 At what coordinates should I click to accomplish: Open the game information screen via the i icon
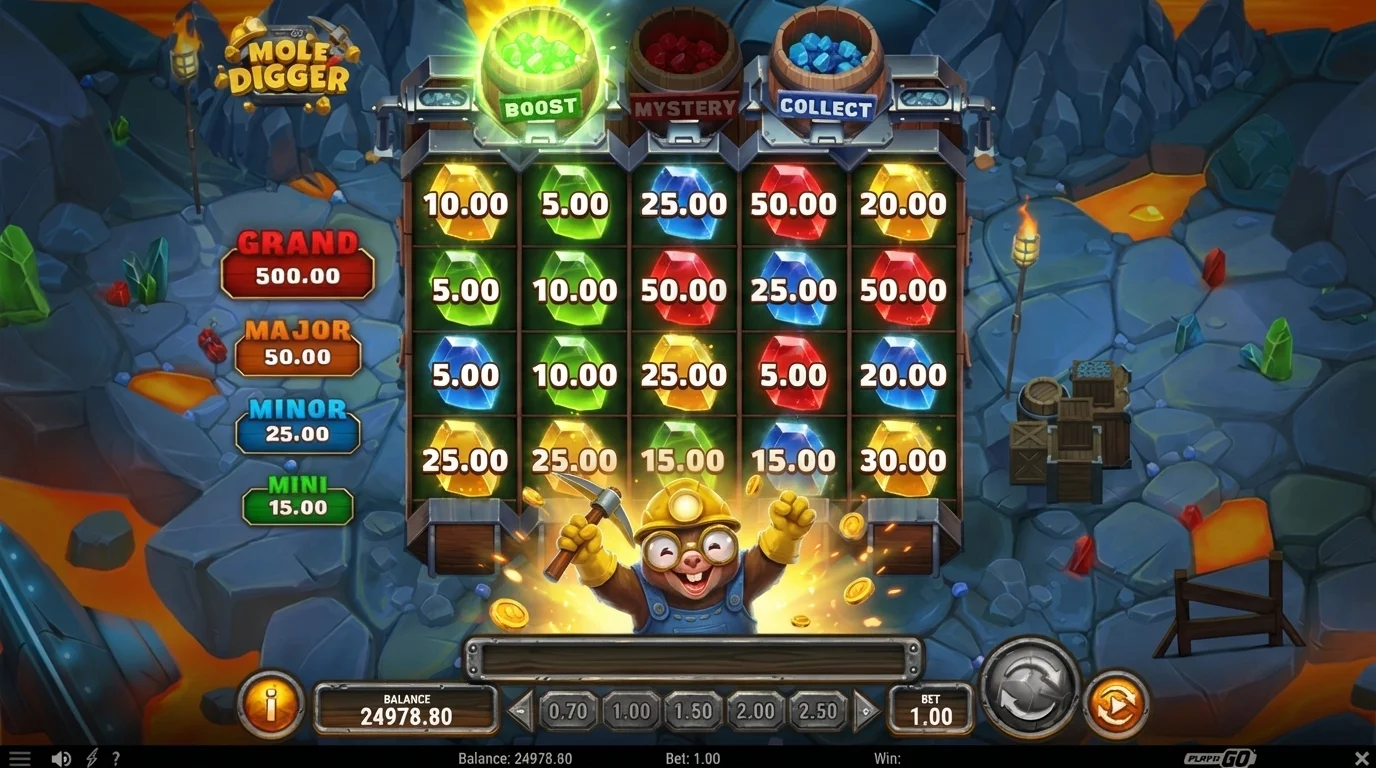269,706
